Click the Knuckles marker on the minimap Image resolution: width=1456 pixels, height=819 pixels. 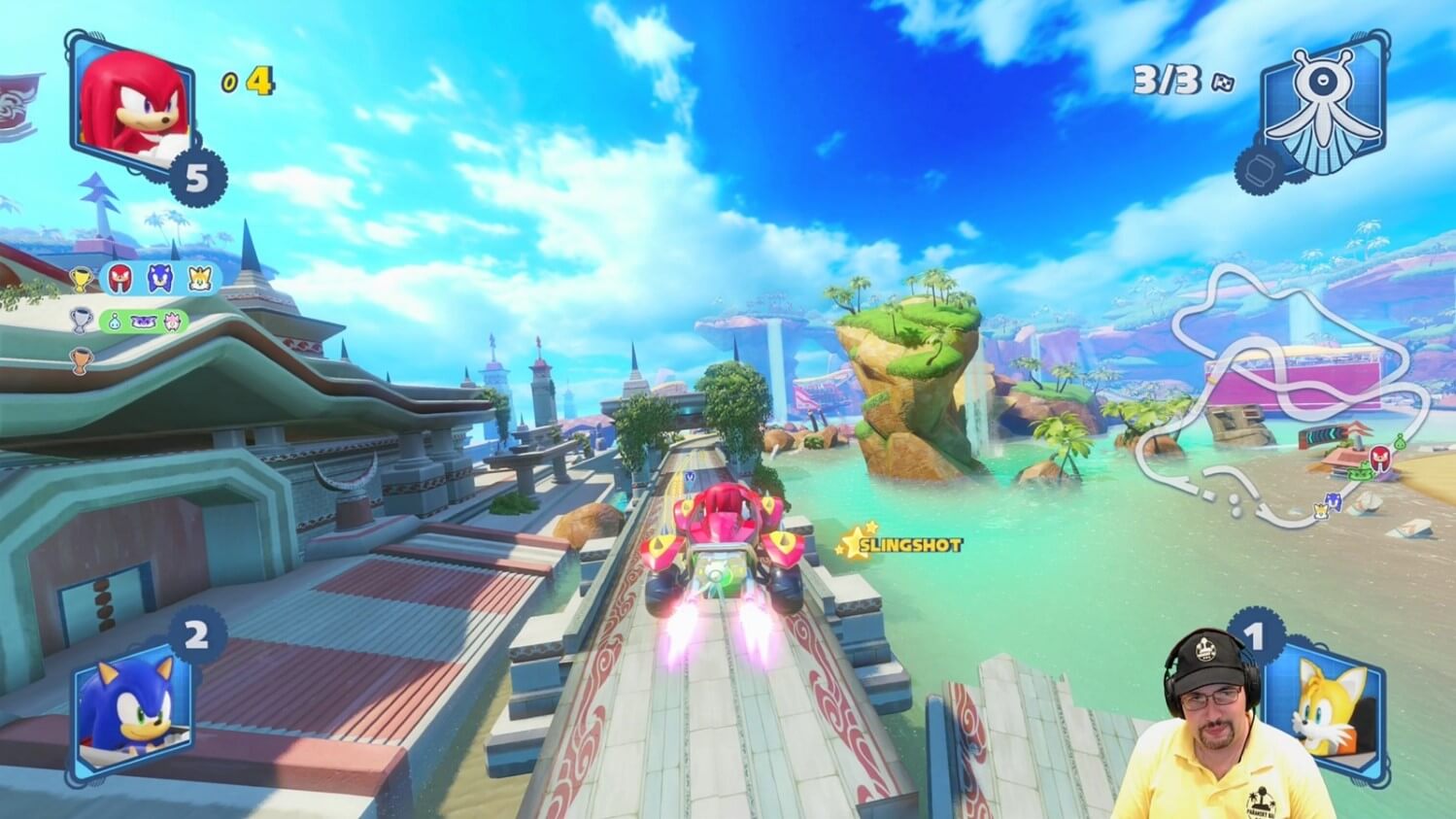click(1378, 457)
